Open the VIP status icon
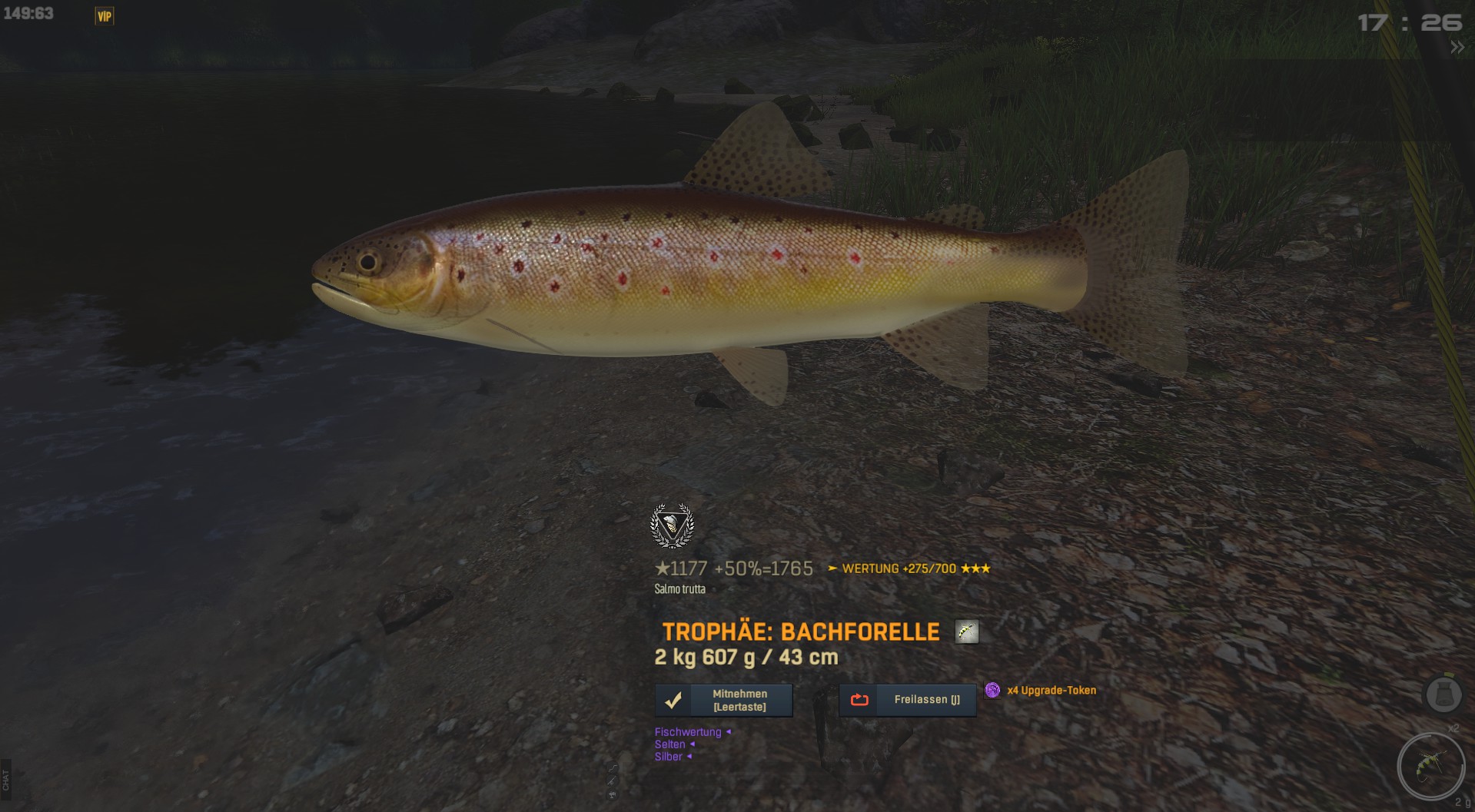Viewport: 1475px width, 812px height. point(105,16)
